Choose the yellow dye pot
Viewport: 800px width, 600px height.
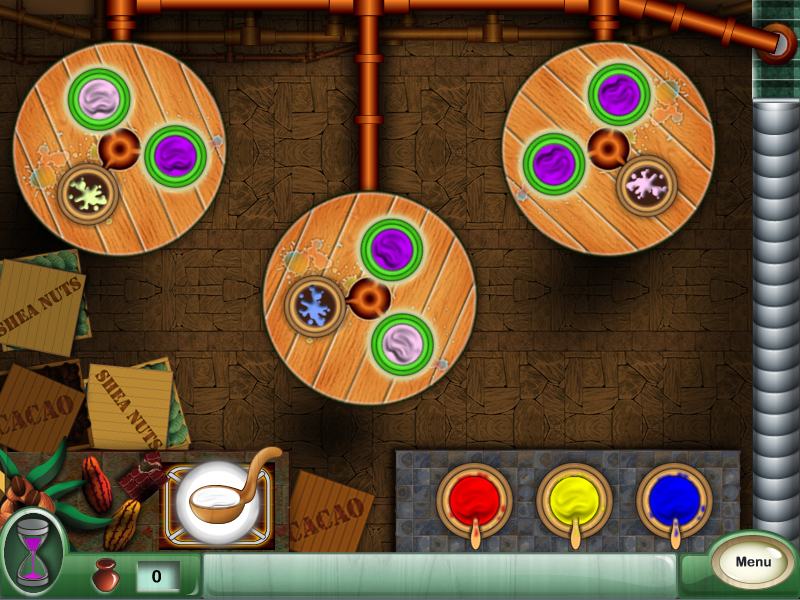(574, 497)
